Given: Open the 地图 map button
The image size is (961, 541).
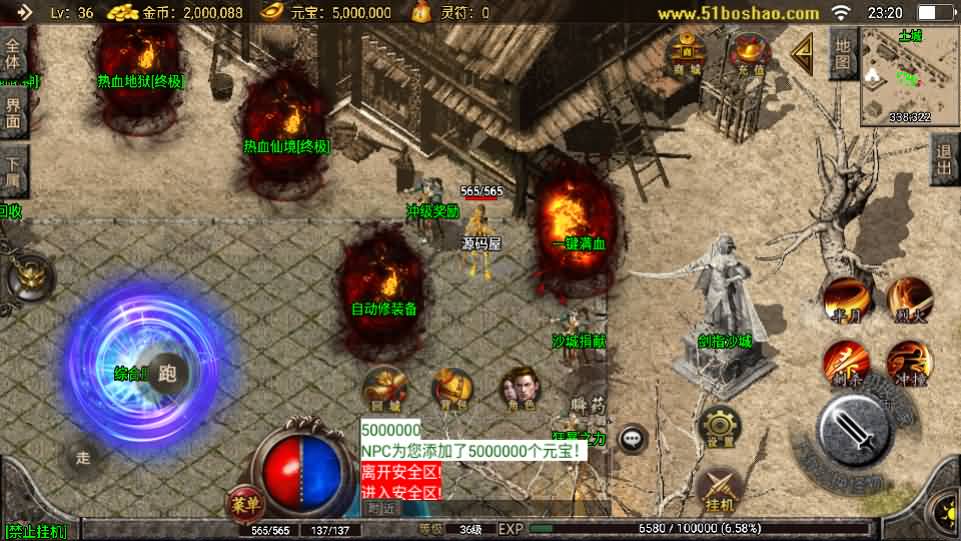Looking at the screenshot, I should tap(843, 54).
